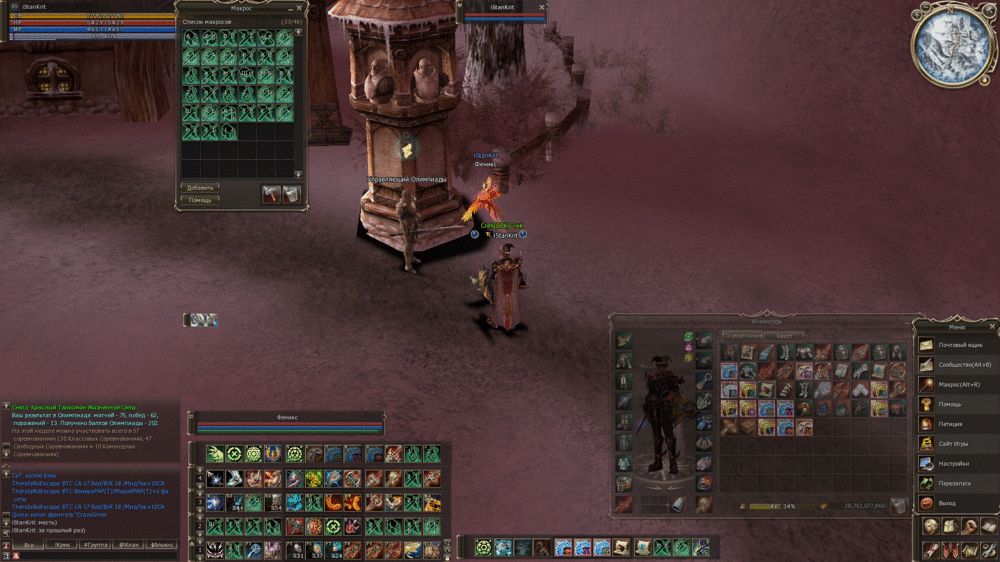Switch chat to the !Крик tab
The height and width of the screenshot is (562, 1000).
(x=62, y=545)
